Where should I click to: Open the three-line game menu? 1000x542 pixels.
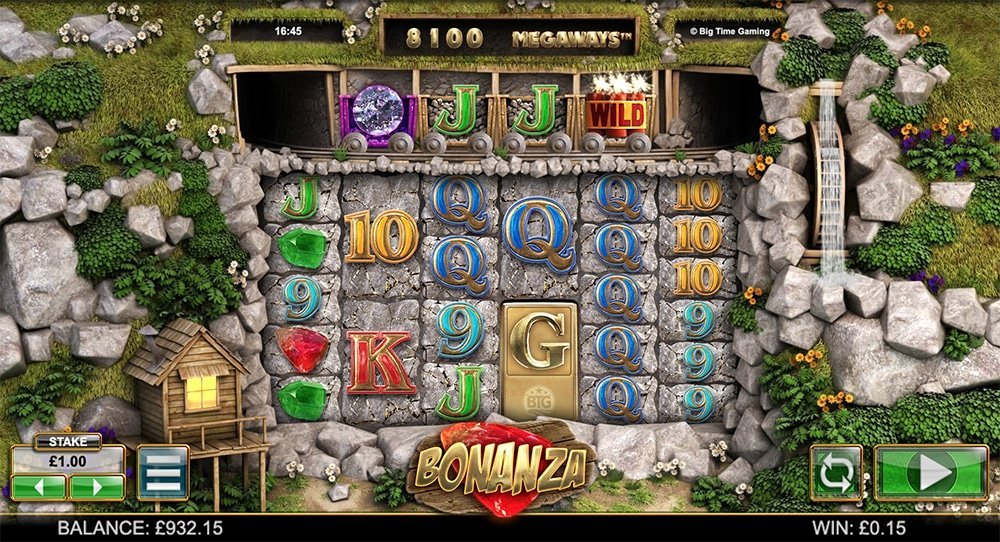(162, 472)
